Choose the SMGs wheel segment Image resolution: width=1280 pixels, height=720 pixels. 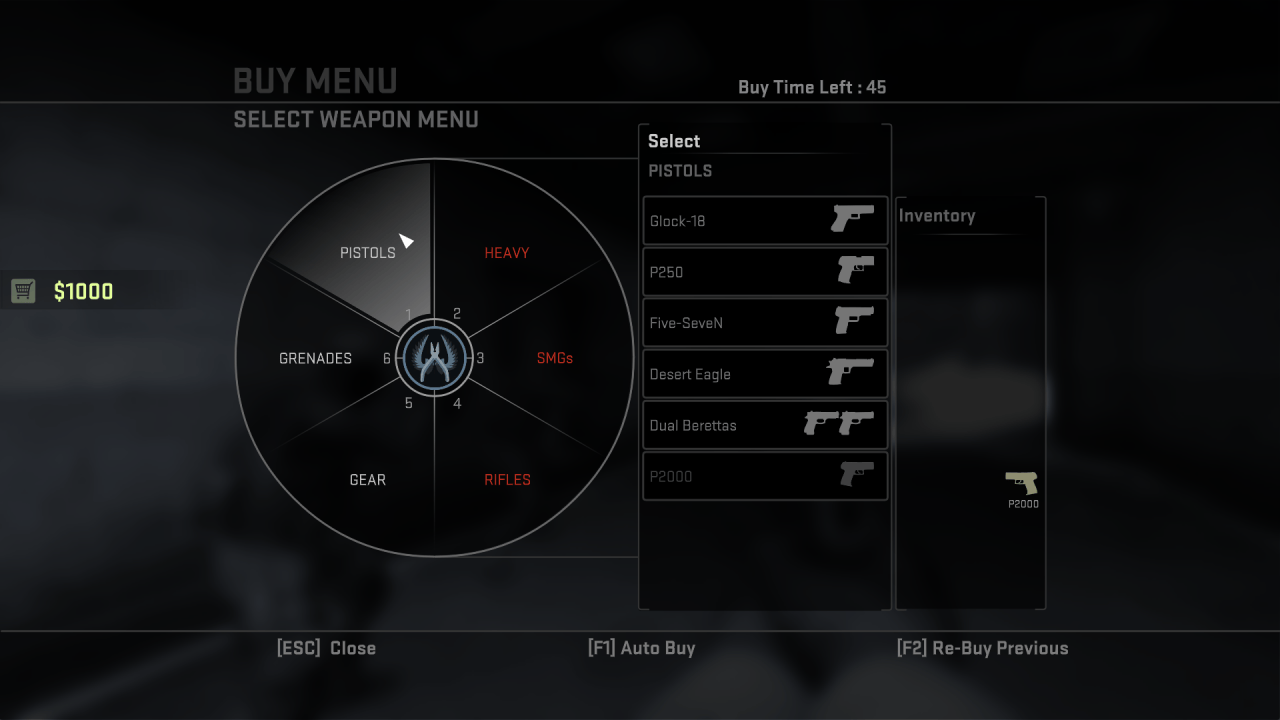[554, 358]
